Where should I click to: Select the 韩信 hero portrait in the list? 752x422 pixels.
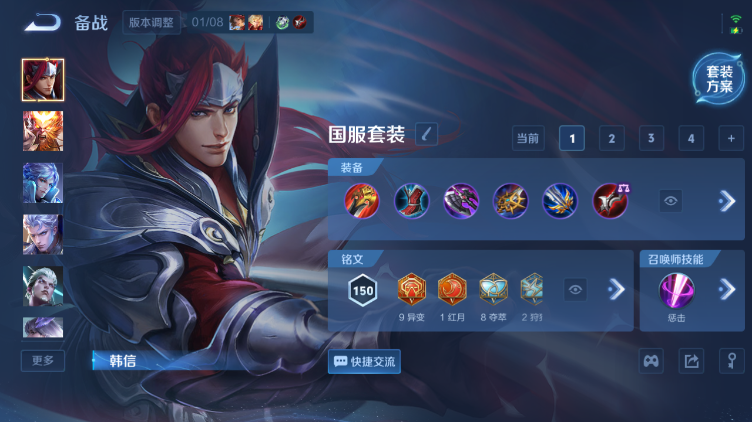[43, 80]
